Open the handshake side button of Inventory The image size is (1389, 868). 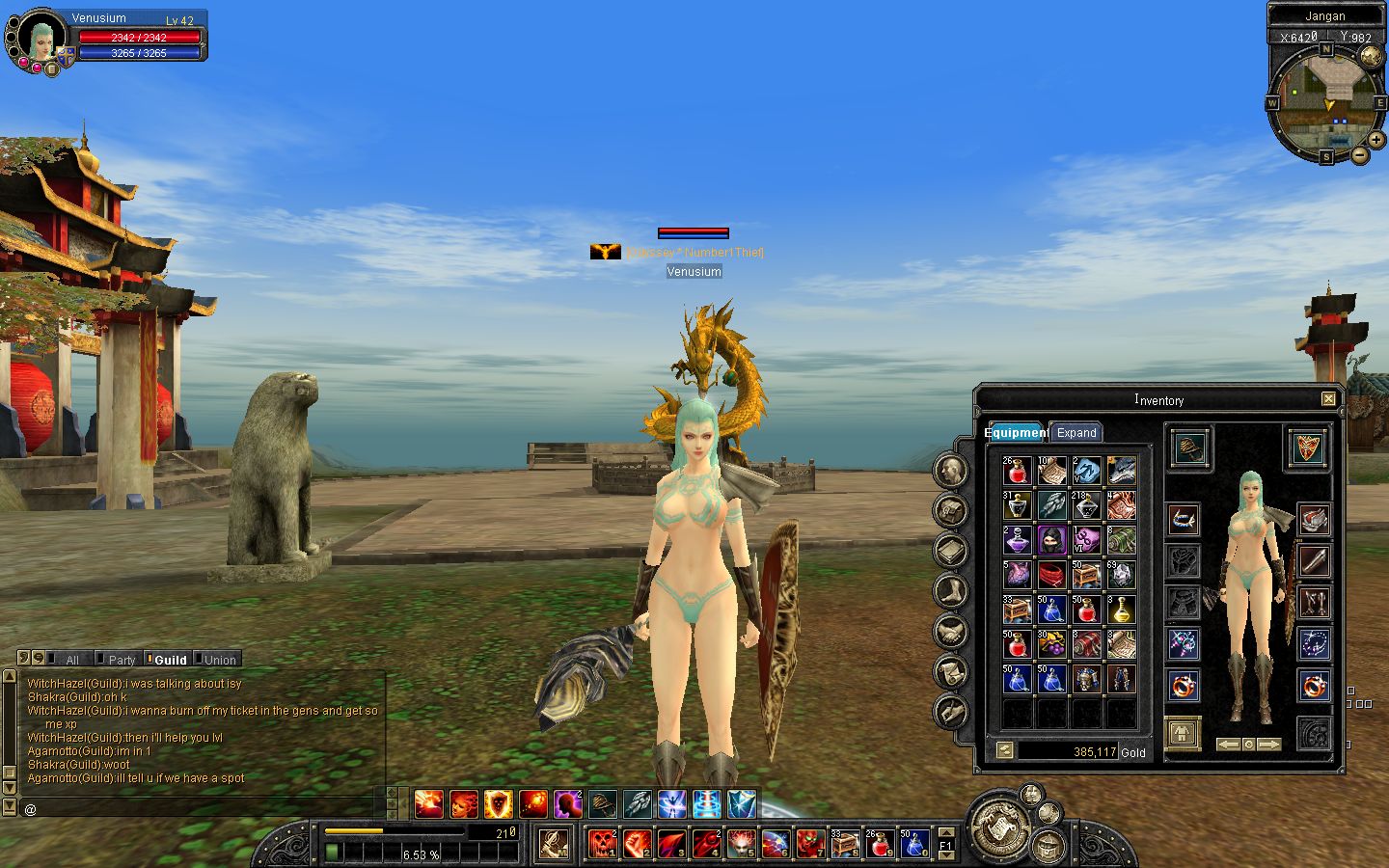(x=951, y=632)
